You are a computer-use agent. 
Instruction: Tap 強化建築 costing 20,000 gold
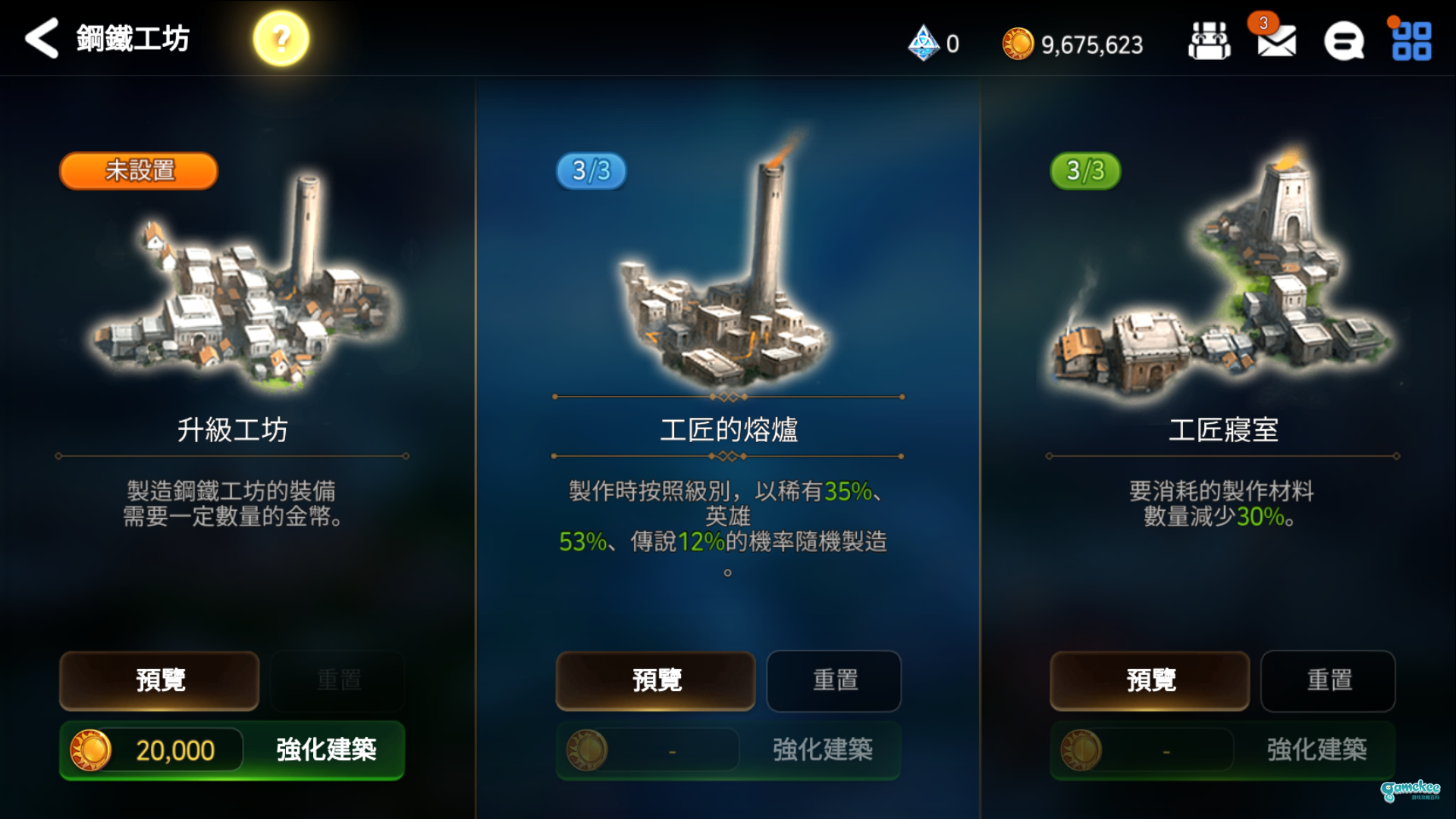click(x=325, y=749)
